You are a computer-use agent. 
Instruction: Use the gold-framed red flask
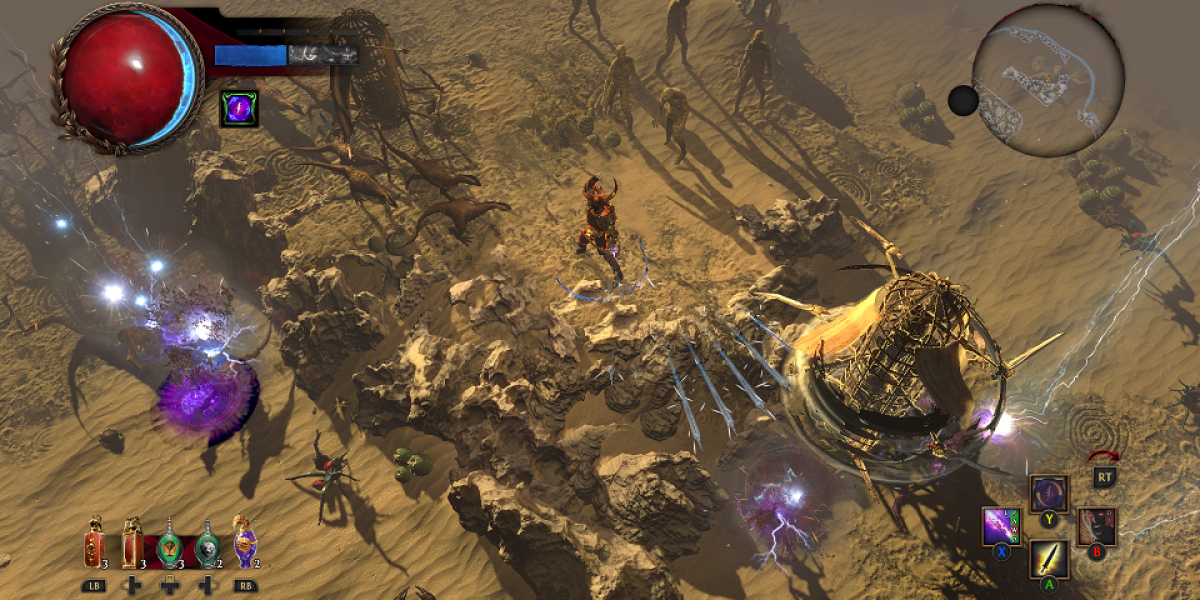132,546
